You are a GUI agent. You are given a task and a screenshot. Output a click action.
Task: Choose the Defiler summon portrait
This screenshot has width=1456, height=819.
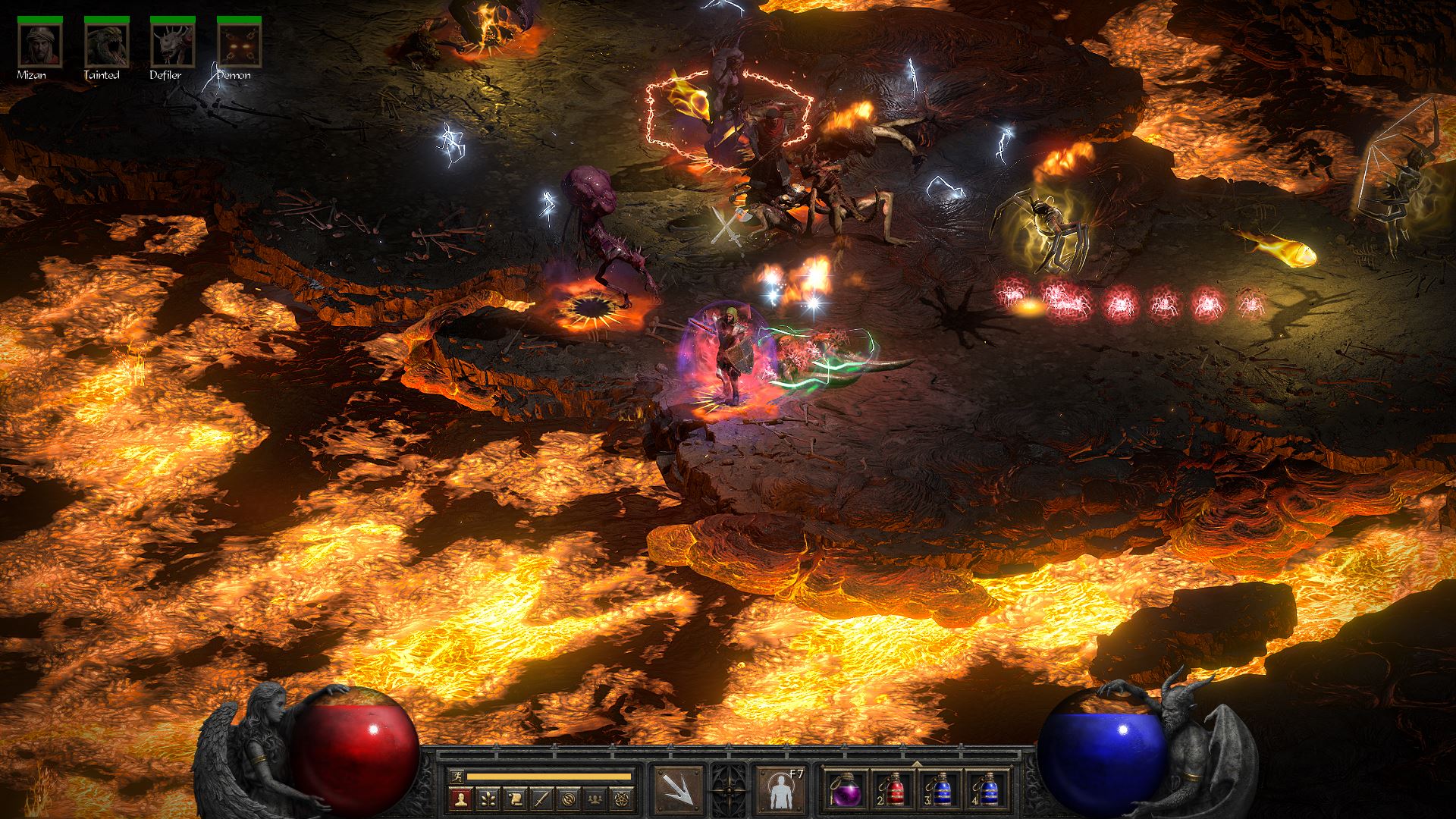click(x=173, y=45)
